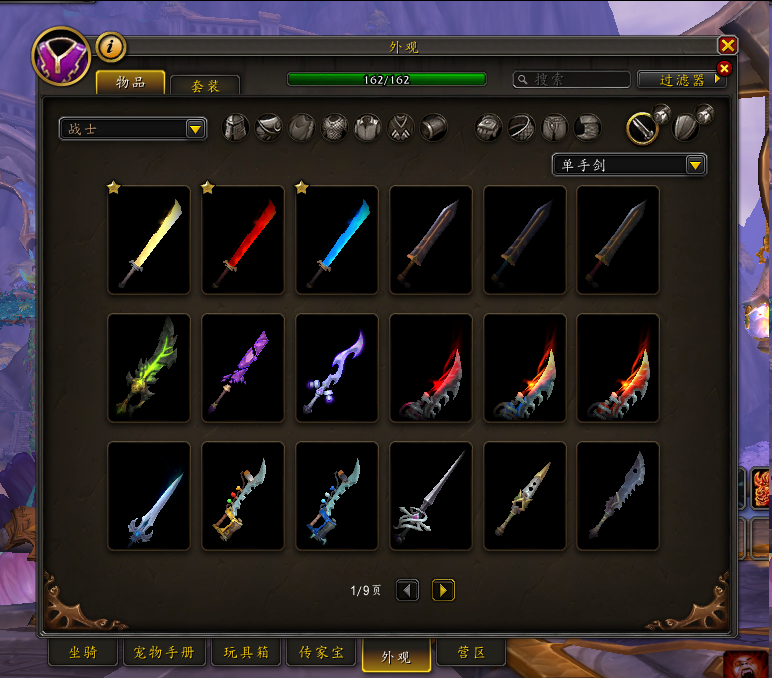Select the 物品 items tab
The height and width of the screenshot is (678, 772).
click(131, 82)
